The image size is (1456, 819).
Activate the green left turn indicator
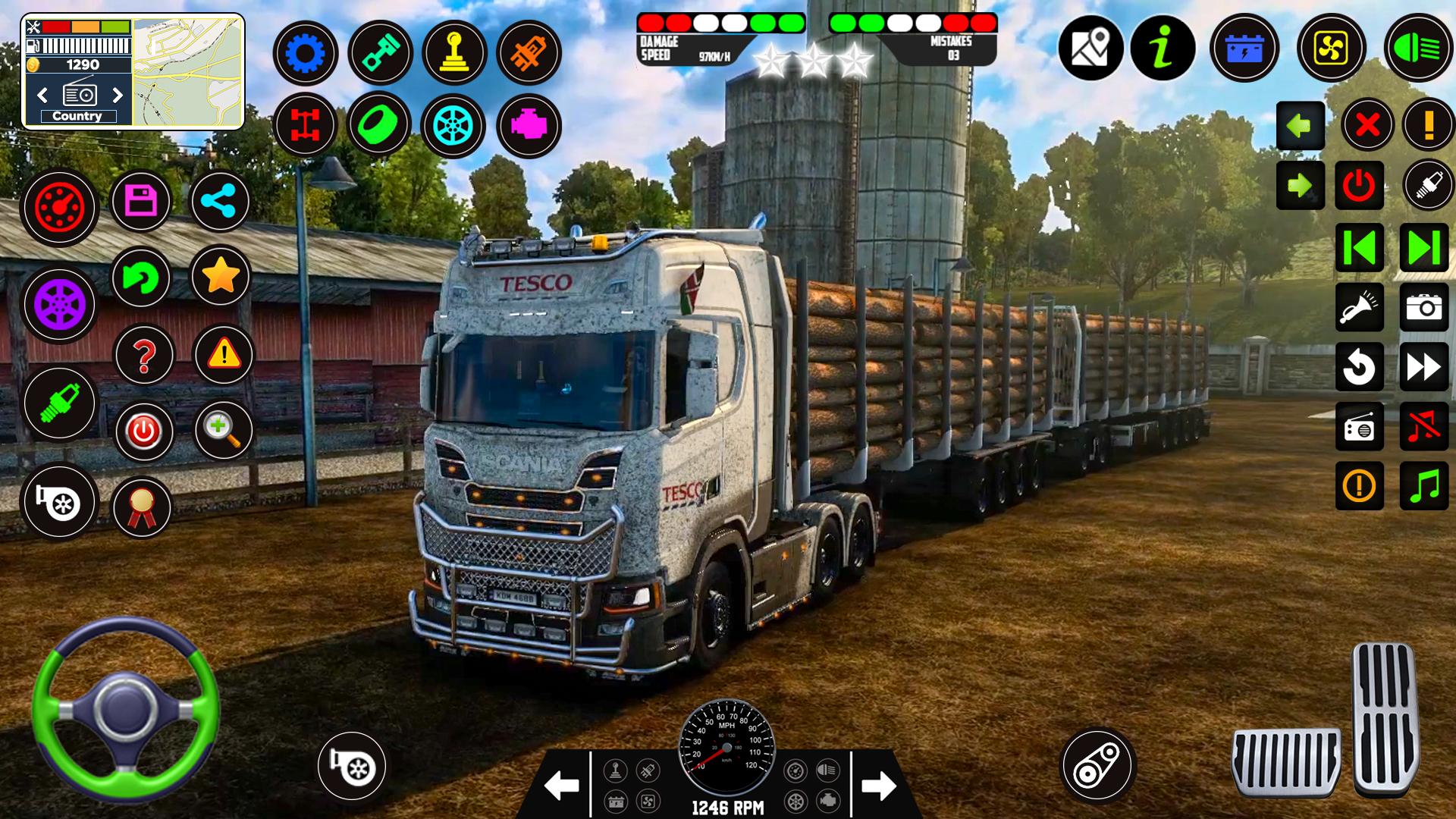pyautogui.click(x=1300, y=125)
